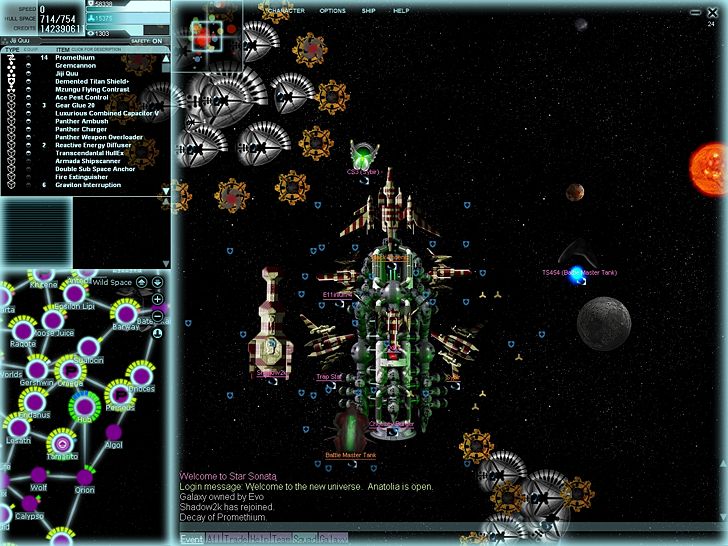The width and height of the screenshot is (728, 546).
Task: Select Promethium in the inventory list
Action: pos(75,58)
